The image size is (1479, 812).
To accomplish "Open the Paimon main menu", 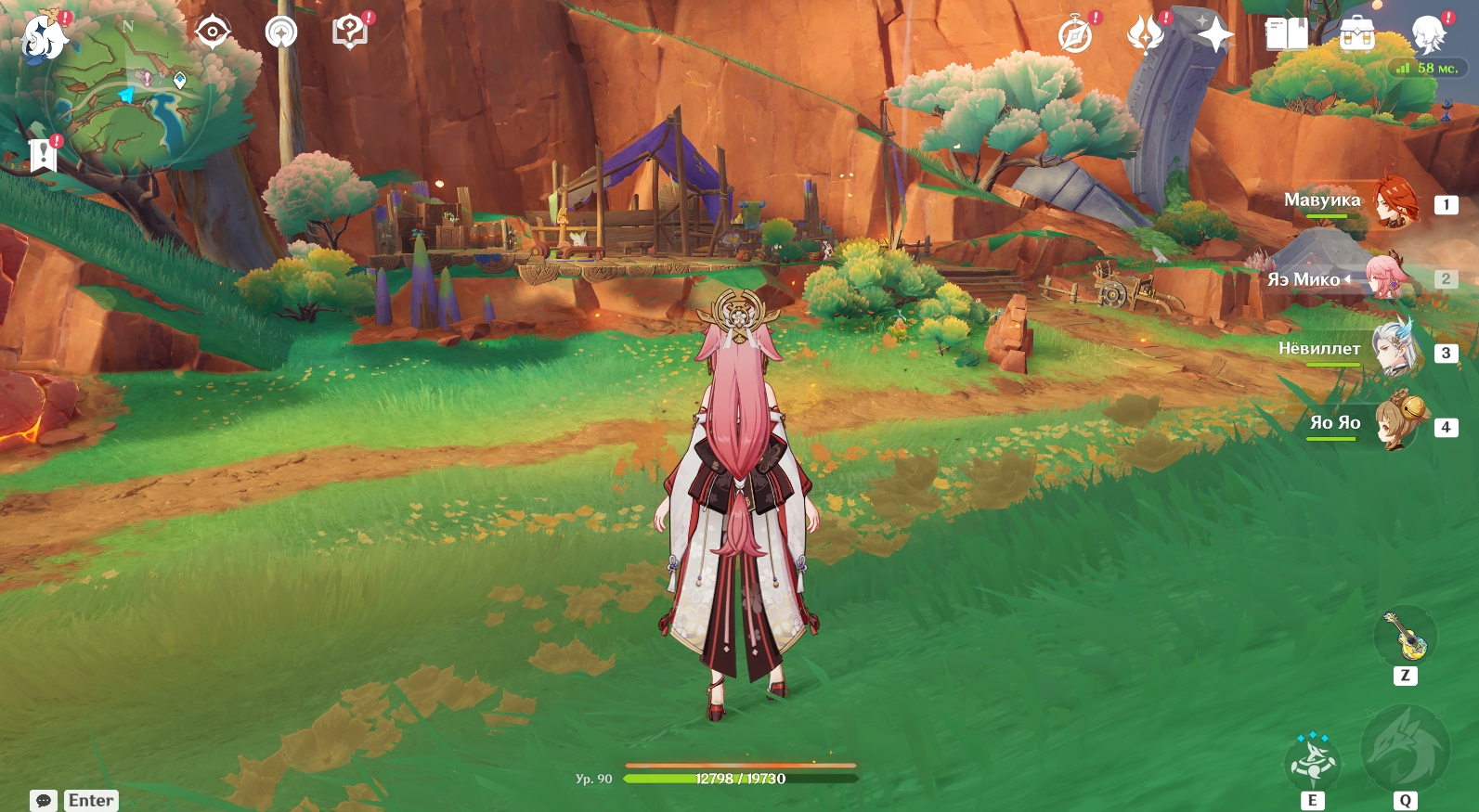I will point(44,37).
